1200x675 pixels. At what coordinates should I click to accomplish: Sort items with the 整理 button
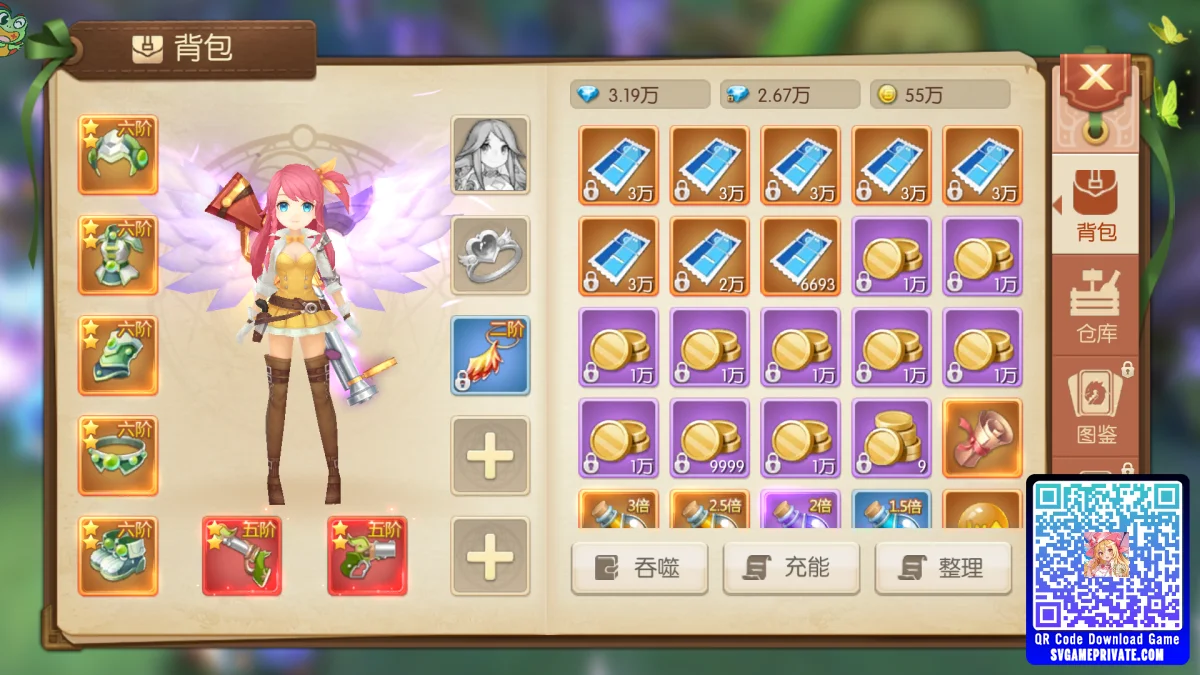coord(943,568)
